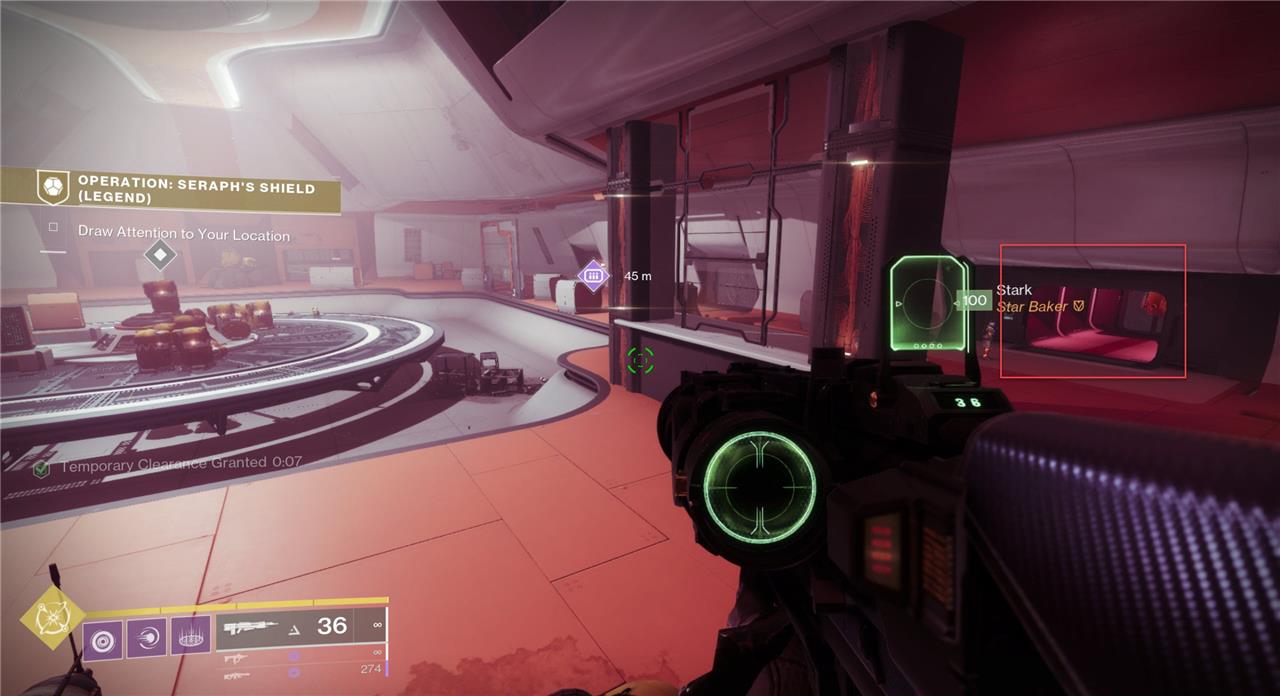This screenshot has width=1280, height=696.
Task: Click the white diamond objective marker
Action: click(159, 254)
